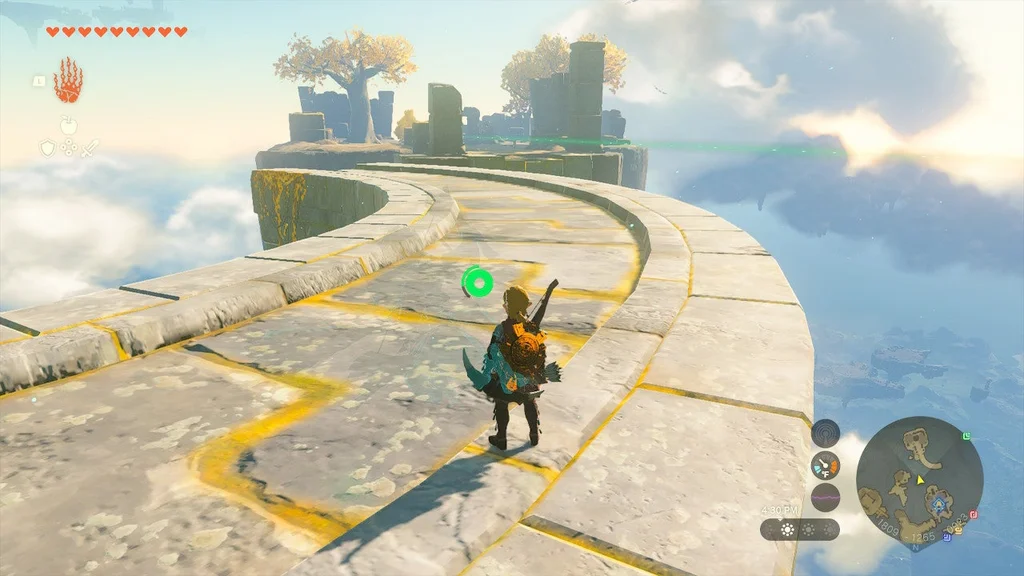Select the apple item shortcut icon
Screen dimensions: 1024x576
(68, 125)
